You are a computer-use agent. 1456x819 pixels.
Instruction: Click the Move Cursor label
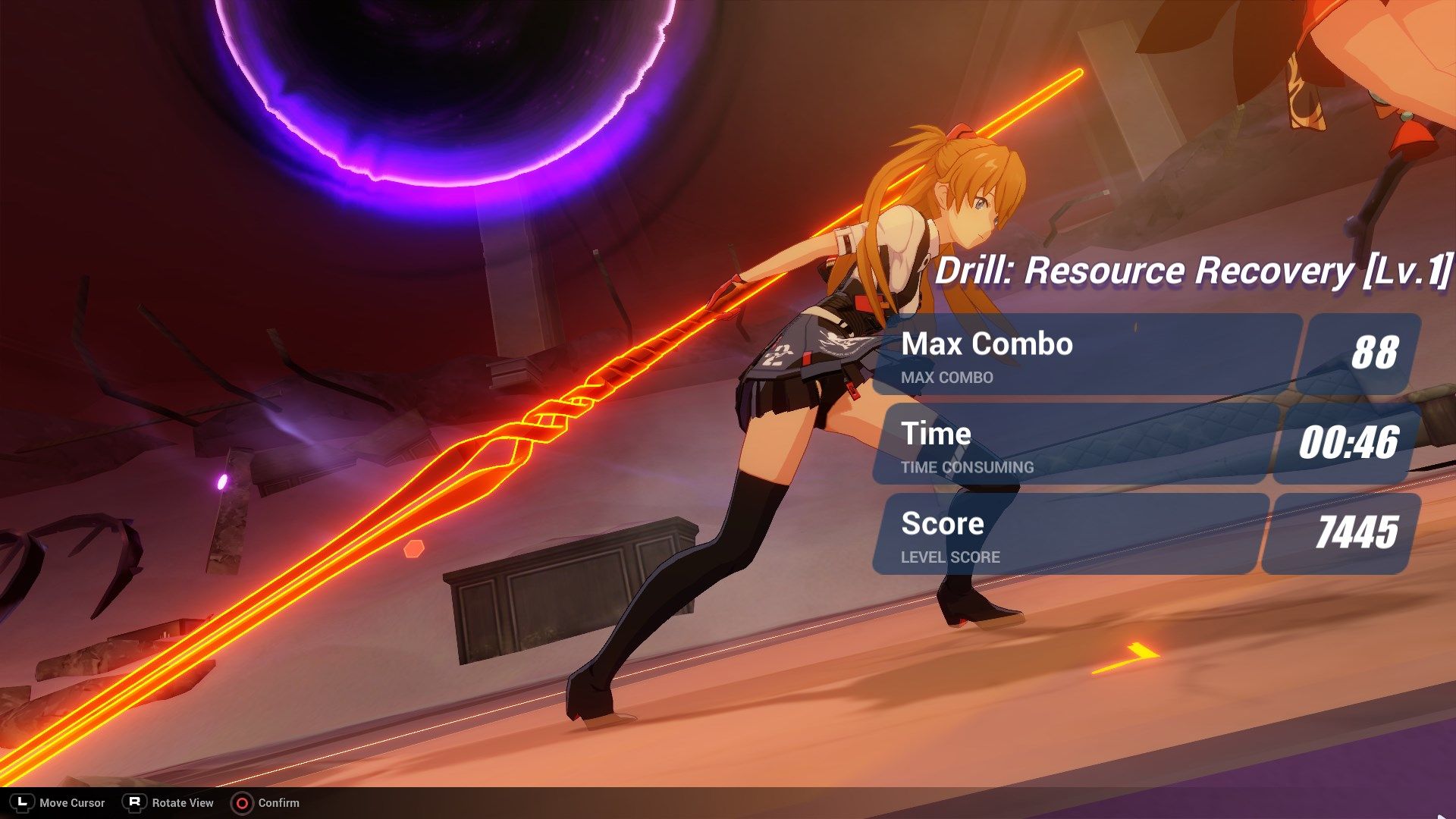[x=73, y=802]
